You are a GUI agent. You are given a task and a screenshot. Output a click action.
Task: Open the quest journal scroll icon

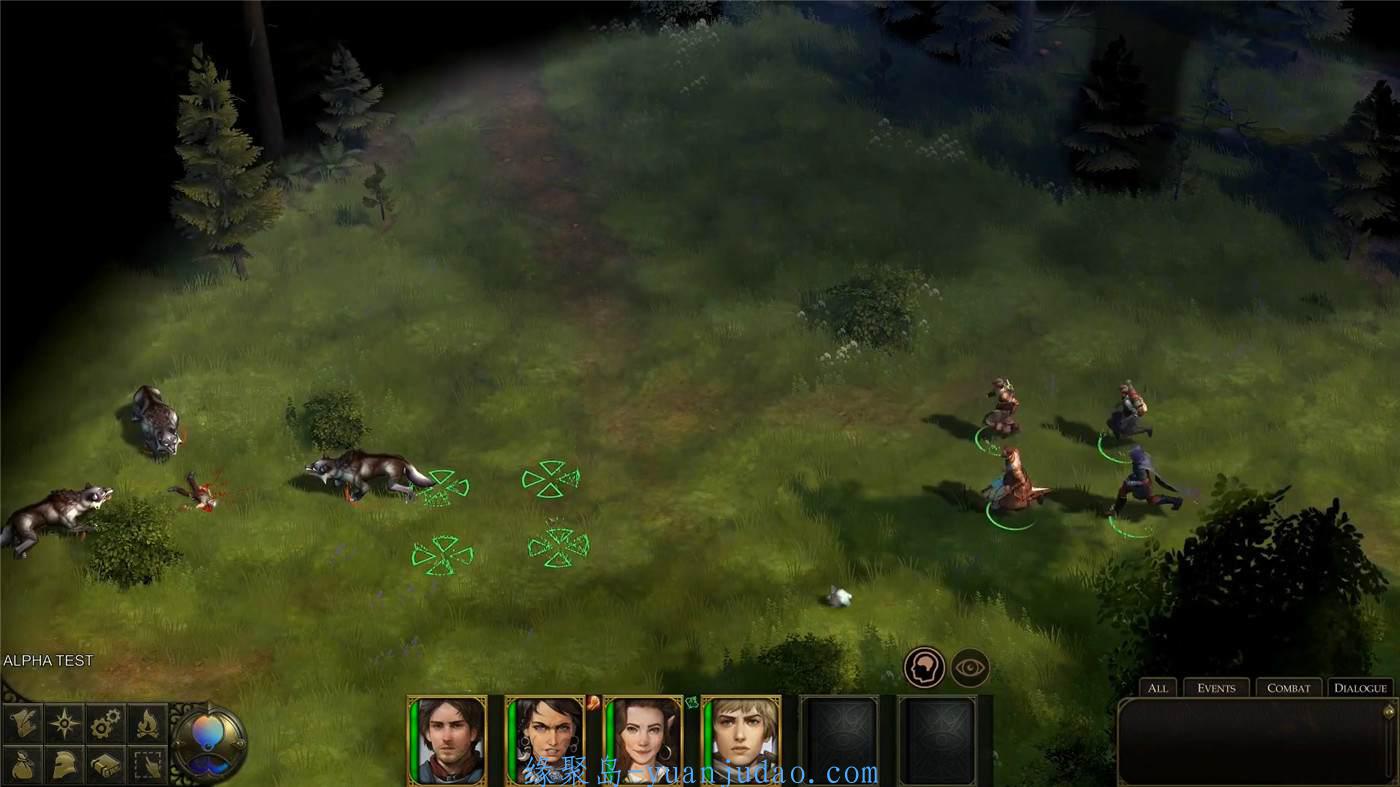point(23,723)
